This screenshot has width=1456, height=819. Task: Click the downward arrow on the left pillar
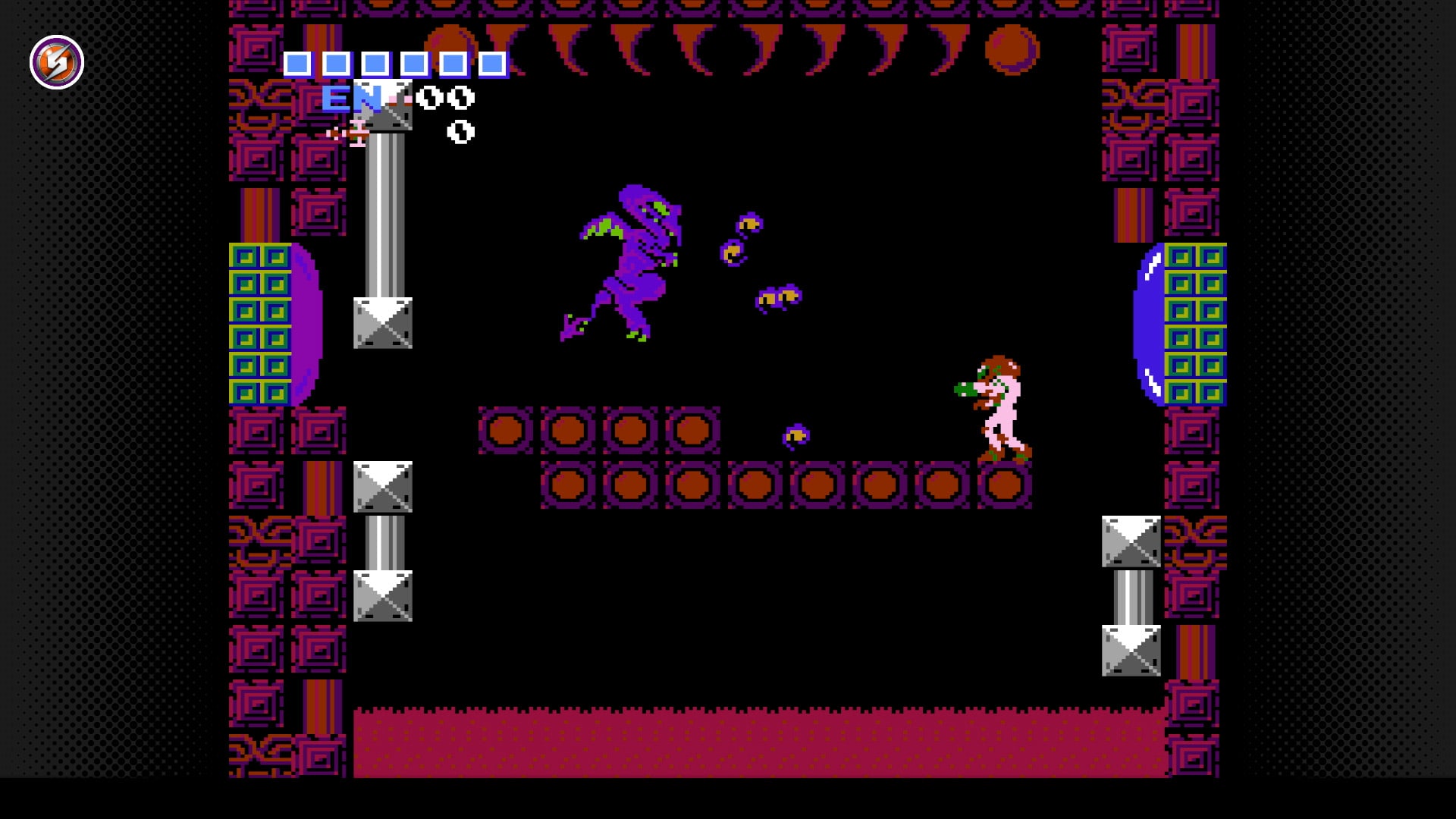point(383,322)
